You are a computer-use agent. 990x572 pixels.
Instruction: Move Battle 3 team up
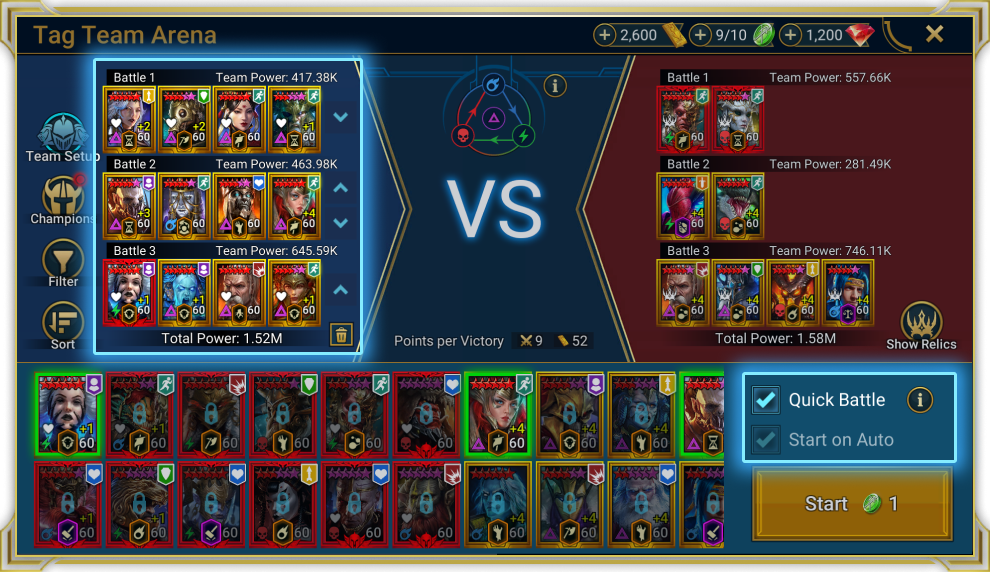click(x=341, y=290)
